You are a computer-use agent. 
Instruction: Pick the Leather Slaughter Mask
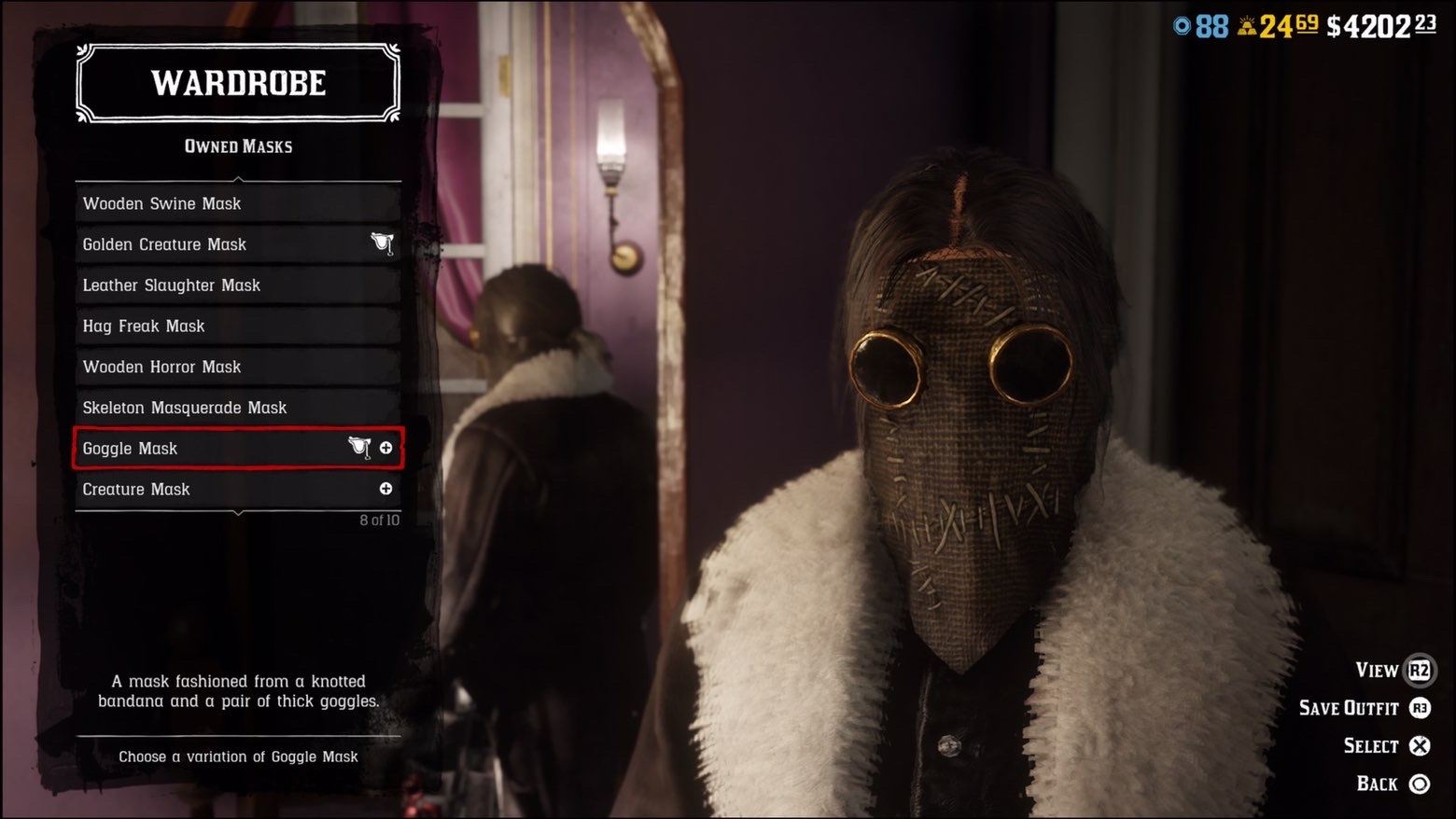point(237,285)
